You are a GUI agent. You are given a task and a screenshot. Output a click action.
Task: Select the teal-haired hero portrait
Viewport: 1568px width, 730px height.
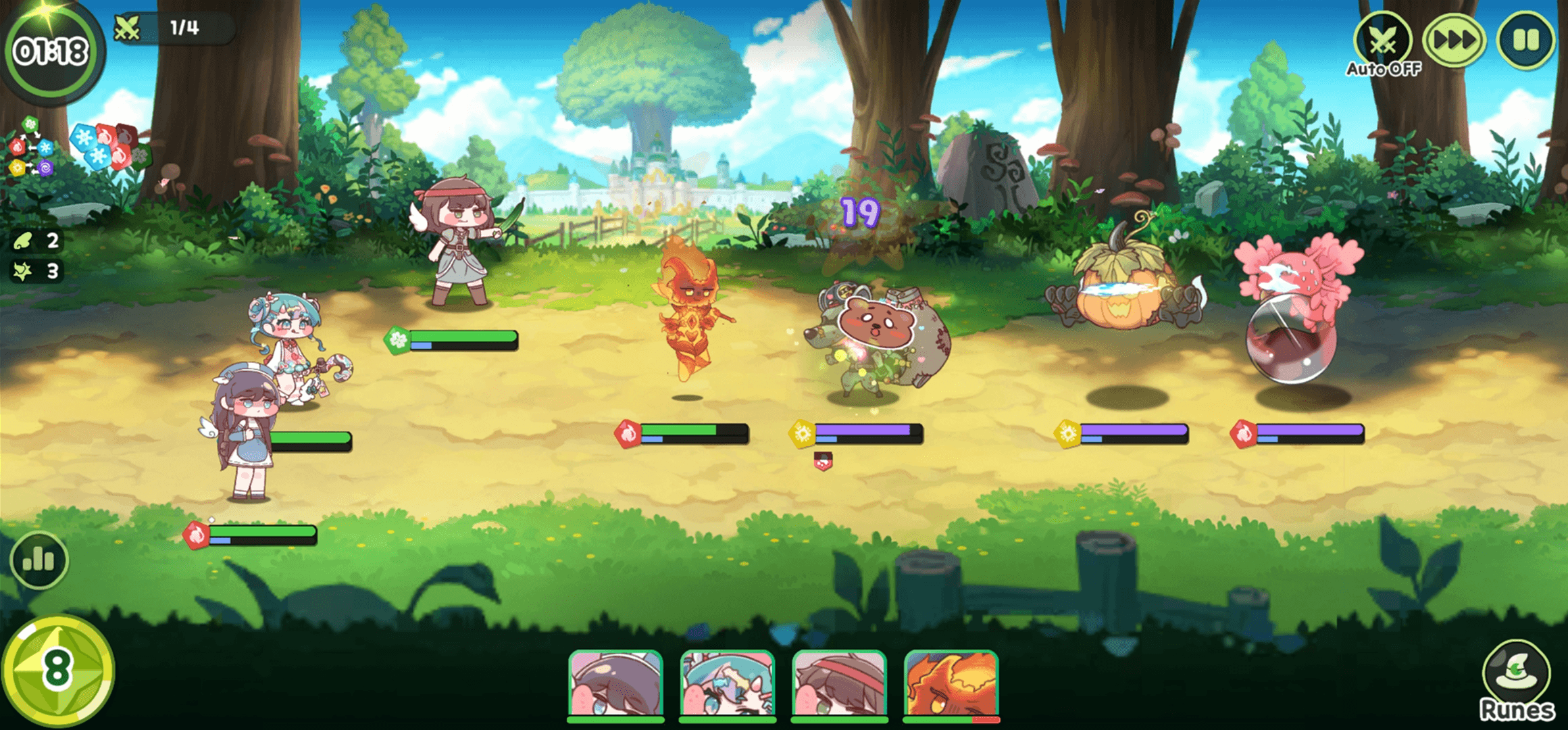tap(727, 684)
